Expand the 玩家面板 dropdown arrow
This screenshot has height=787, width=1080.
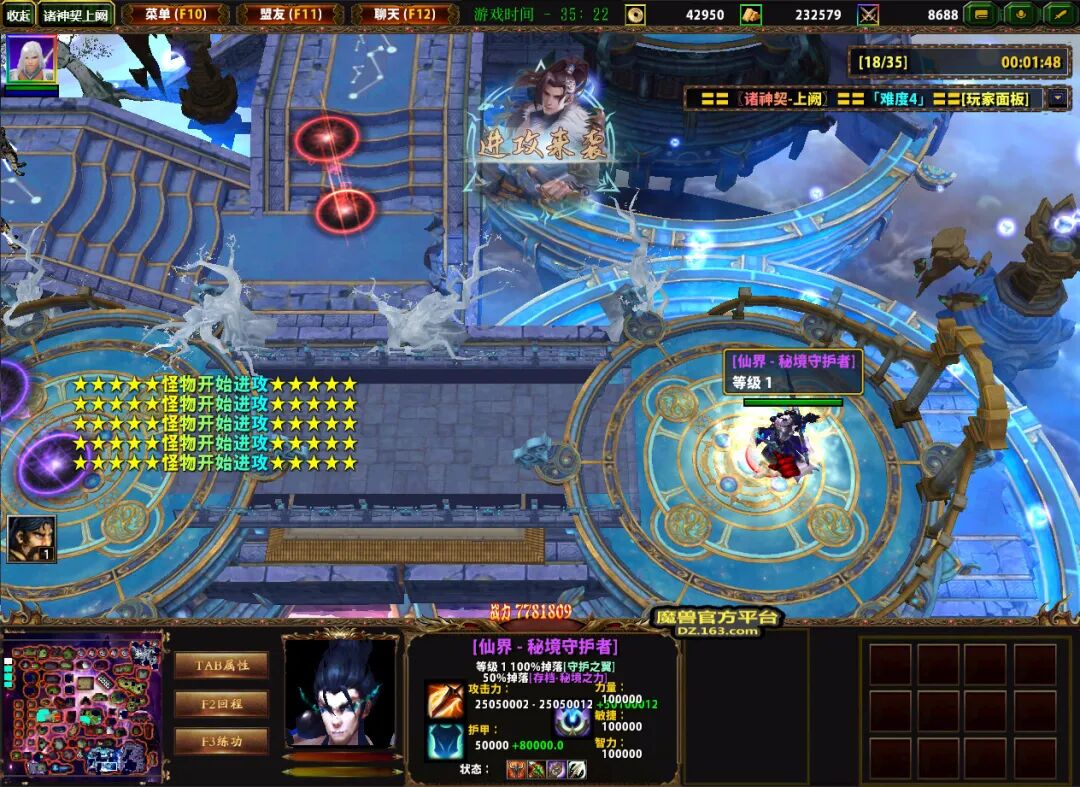[x=1057, y=98]
